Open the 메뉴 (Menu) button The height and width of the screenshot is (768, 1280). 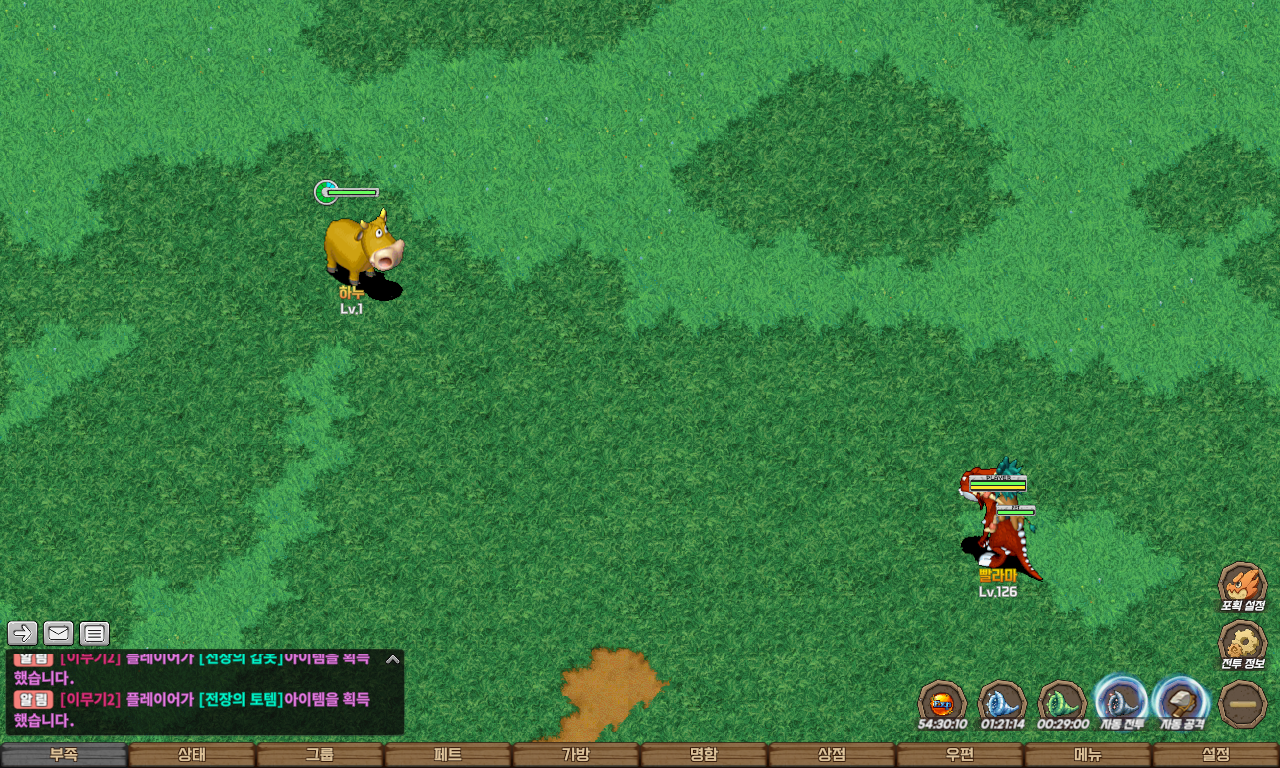(1088, 755)
